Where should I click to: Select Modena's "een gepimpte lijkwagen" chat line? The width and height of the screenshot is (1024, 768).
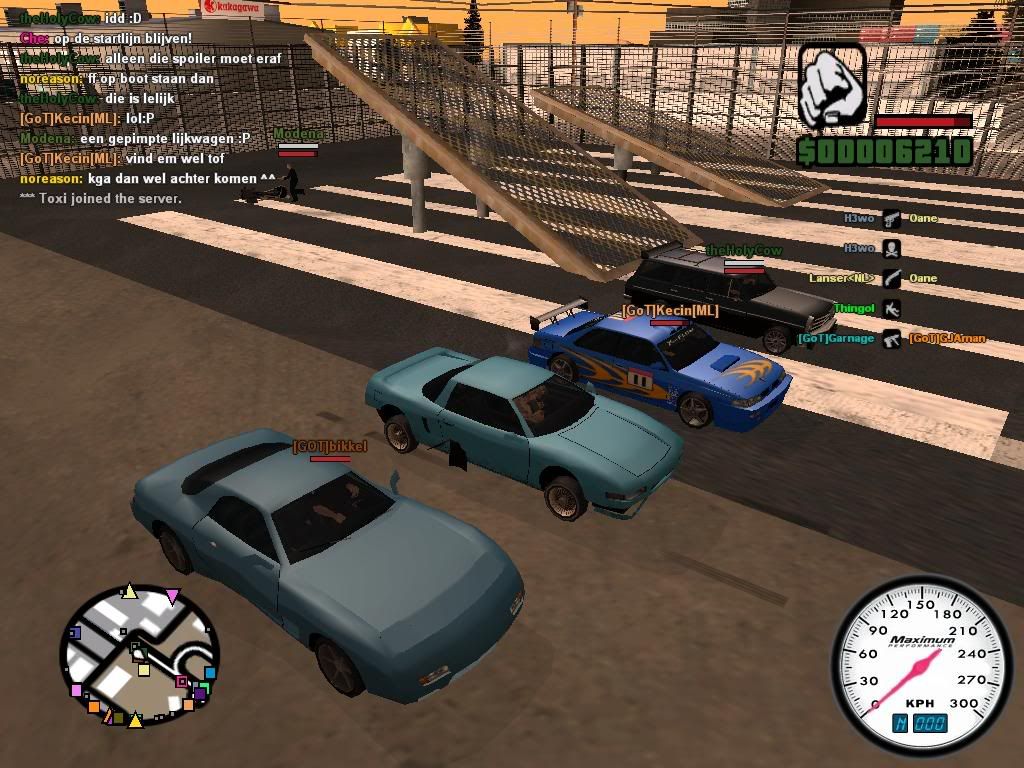pyautogui.click(x=135, y=139)
